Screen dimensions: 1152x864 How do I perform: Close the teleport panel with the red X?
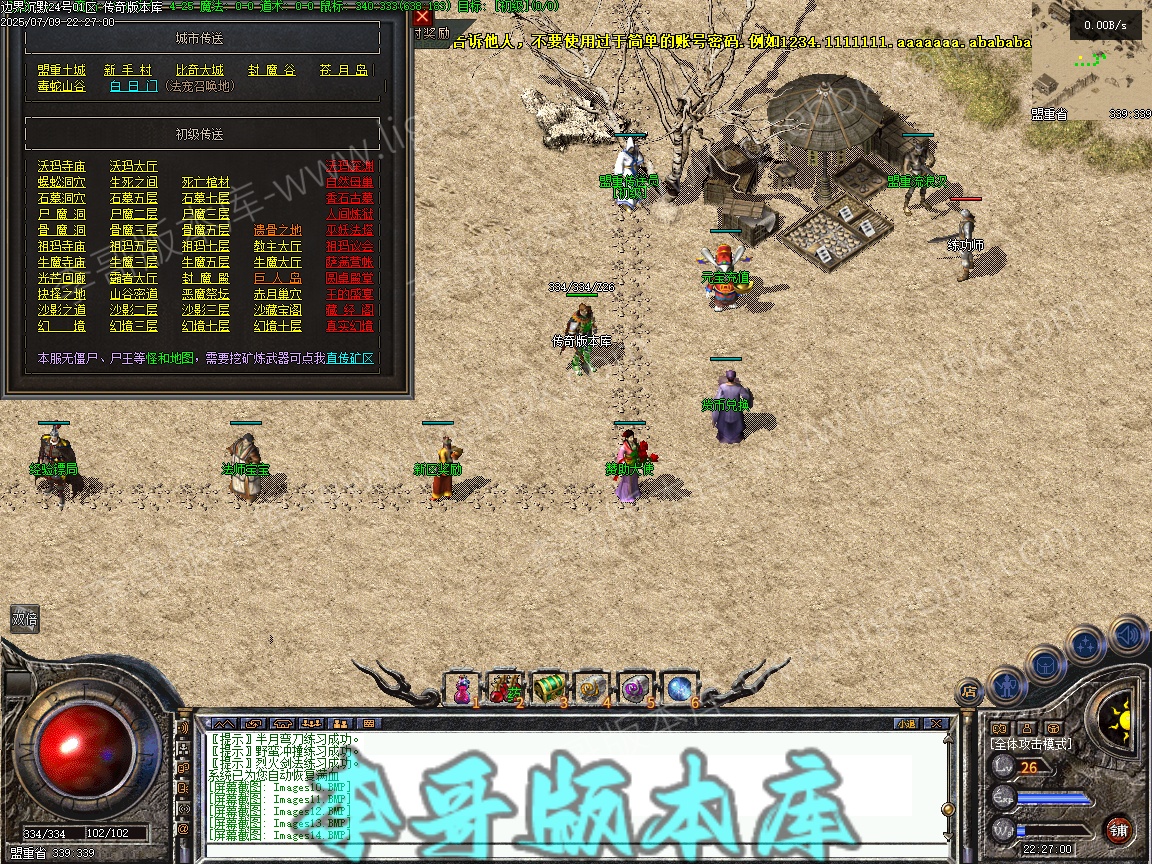[x=423, y=16]
